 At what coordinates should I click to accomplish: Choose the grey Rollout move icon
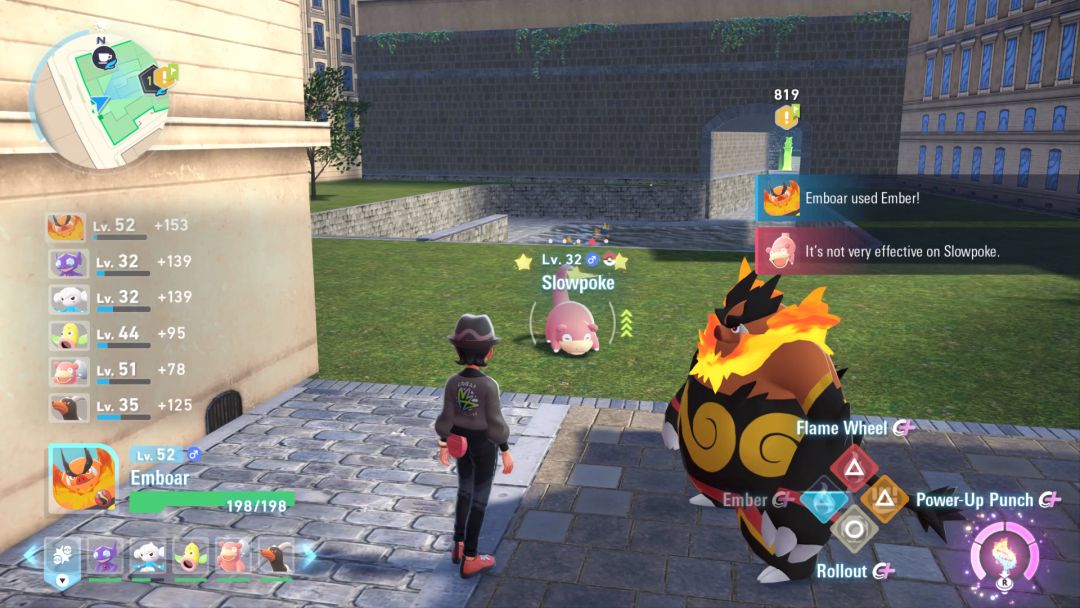[853, 528]
